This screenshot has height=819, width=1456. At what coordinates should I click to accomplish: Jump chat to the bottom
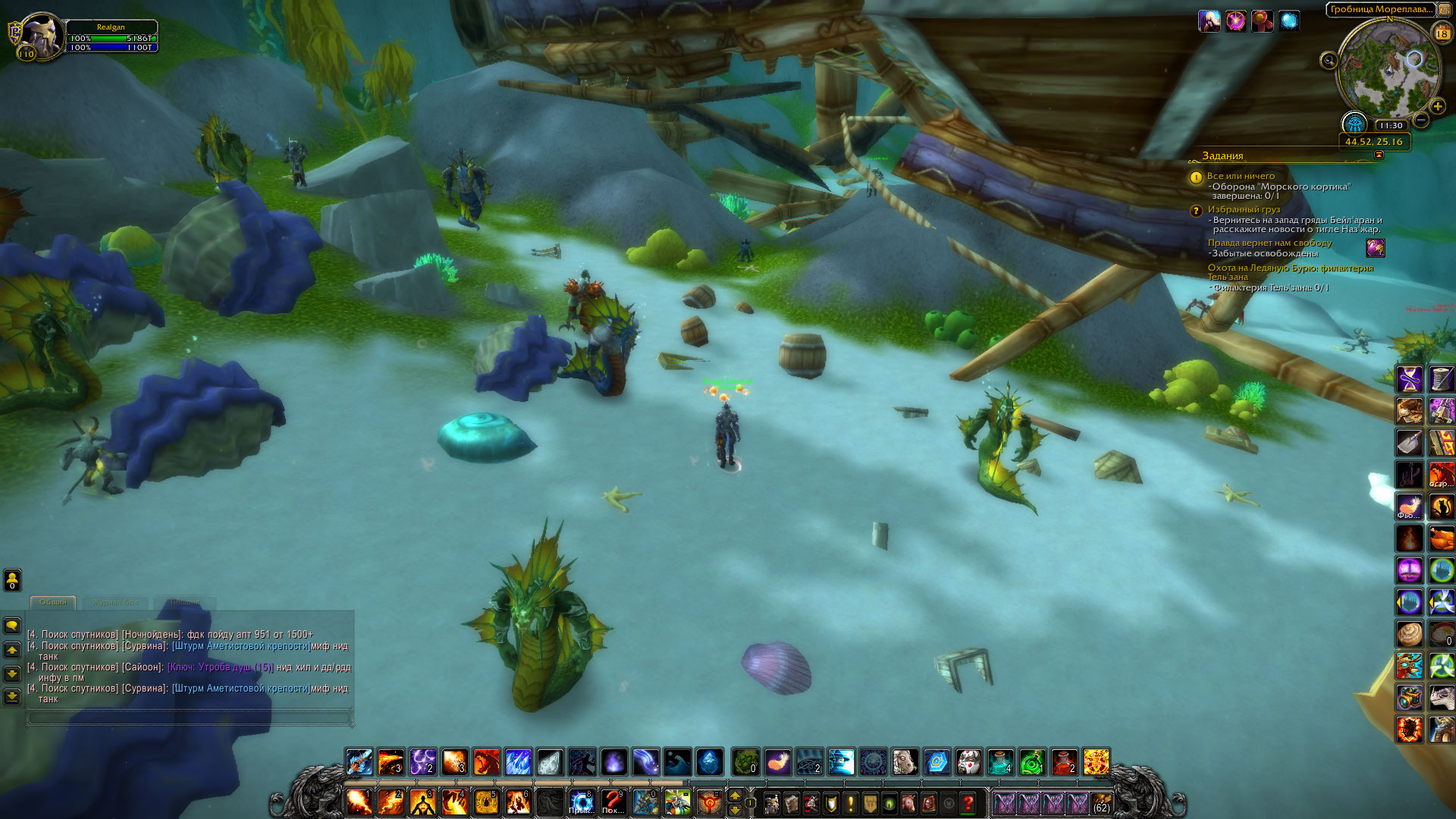click(x=12, y=696)
